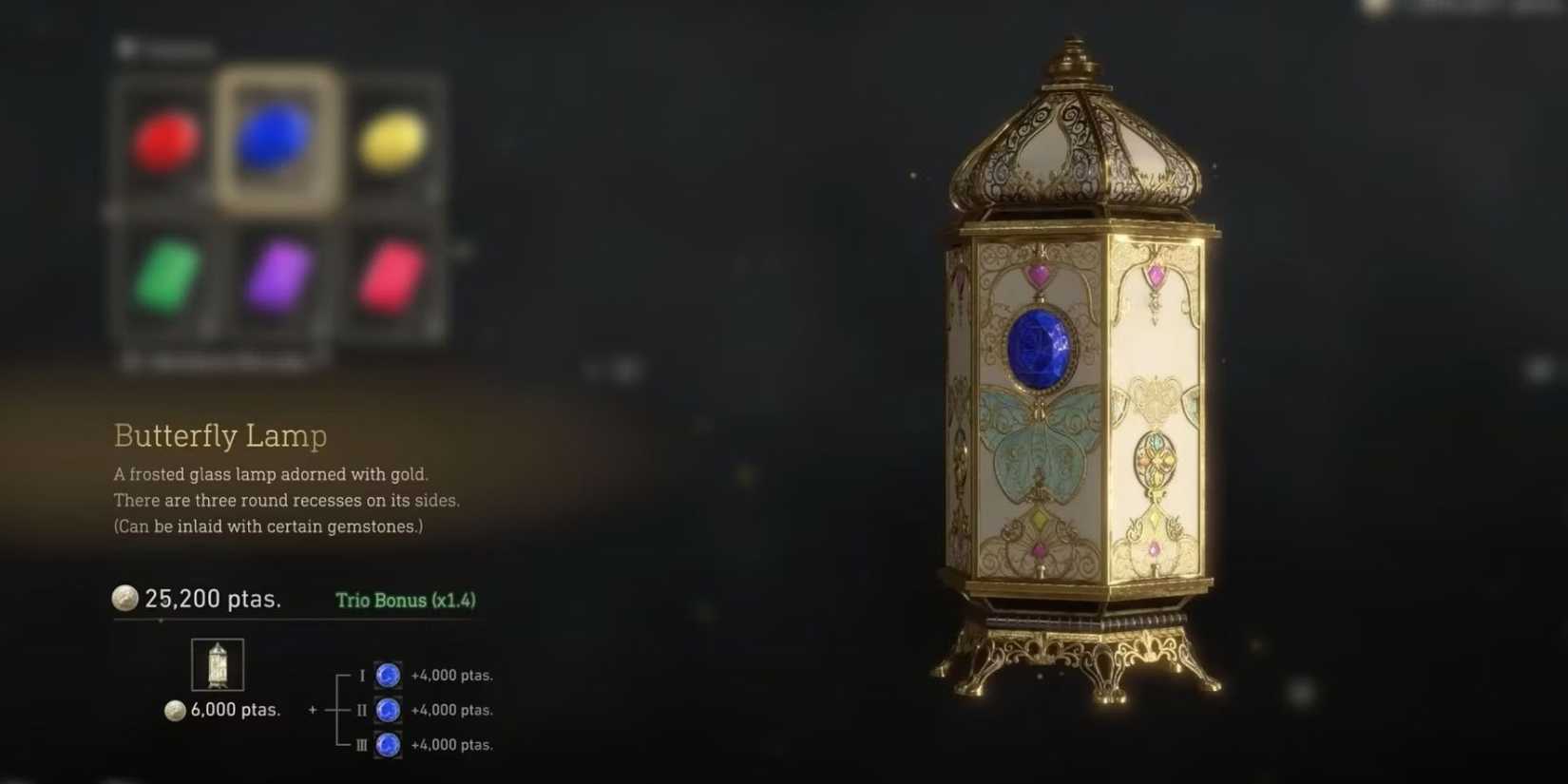Select the red gemstone in the grid
This screenshot has width=1568, height=784.
pyautogui.click(x=163, y=143)
